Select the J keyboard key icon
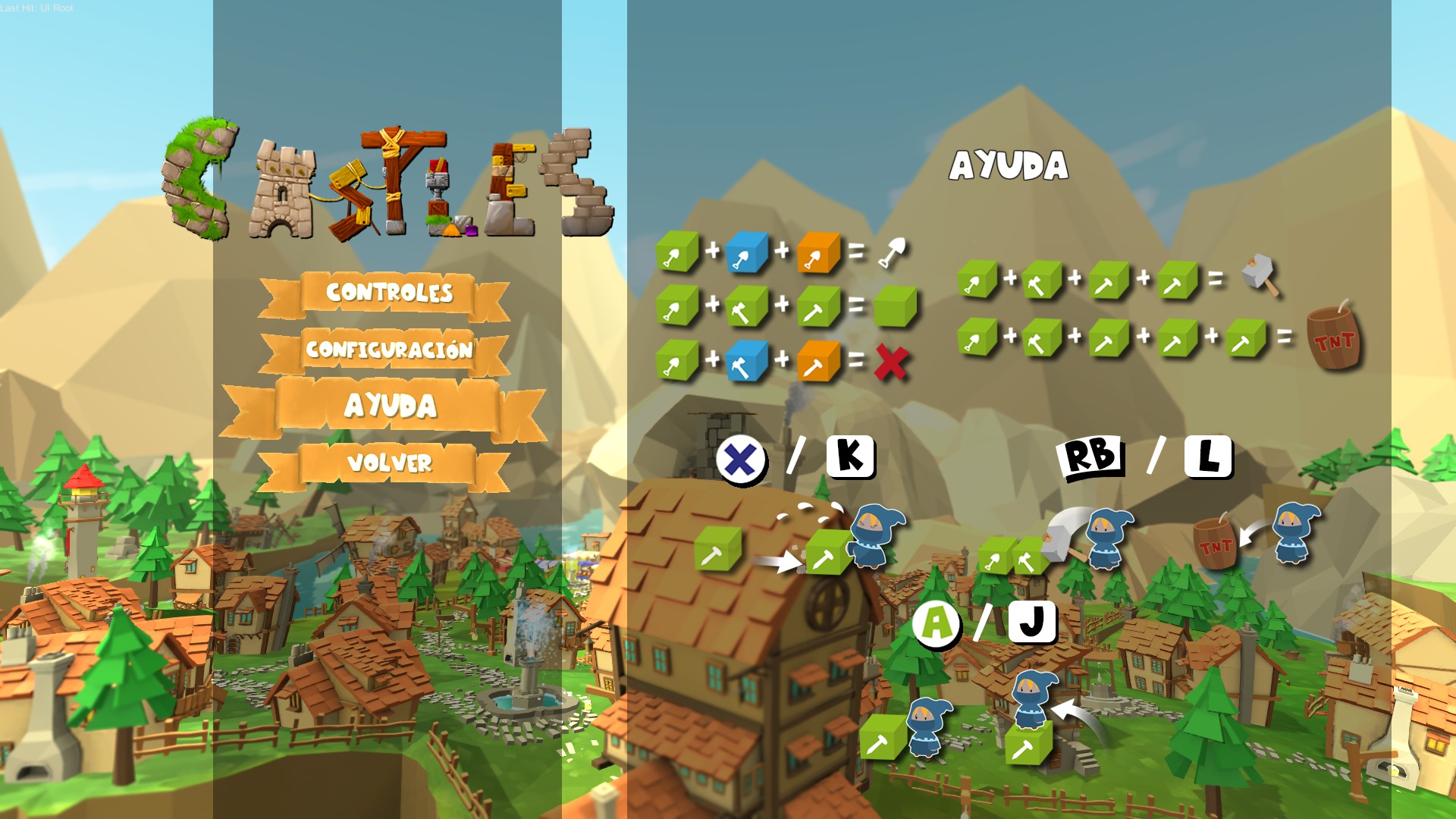This screenshot has width=1456, height=819. [x=1032, y=624]
